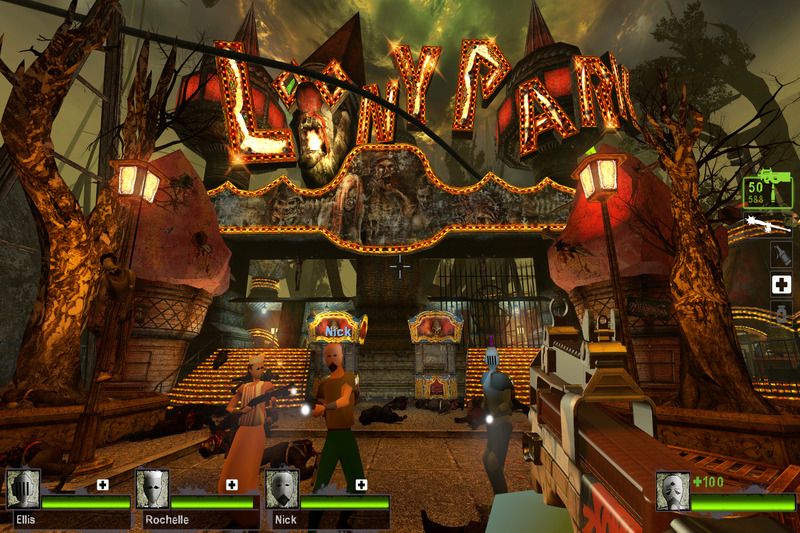The image size is (800, 533).
Task: Select the molotov throwable slot
Action: coord(781,254)
